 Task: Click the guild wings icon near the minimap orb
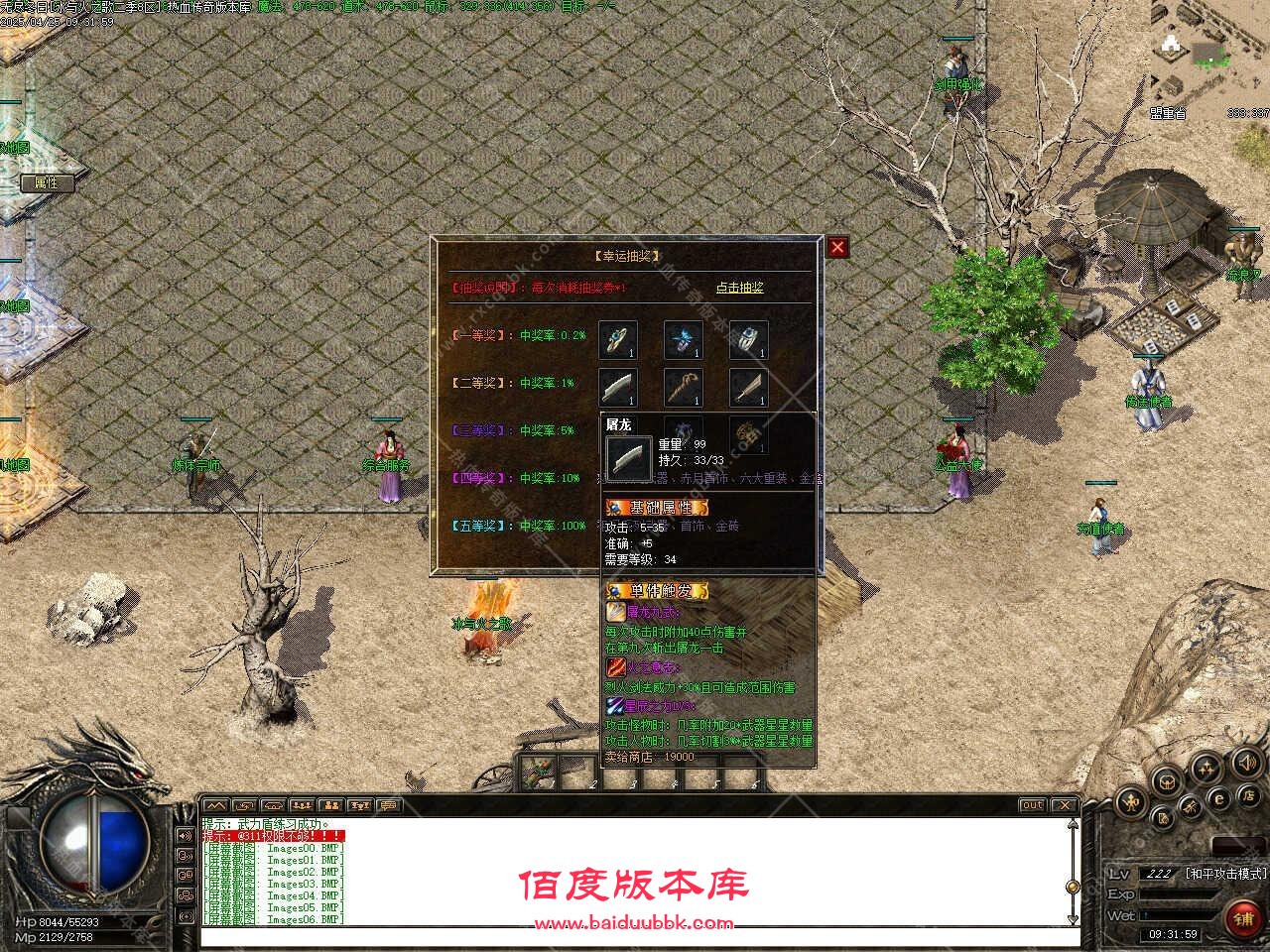[x=1167, y=781]
